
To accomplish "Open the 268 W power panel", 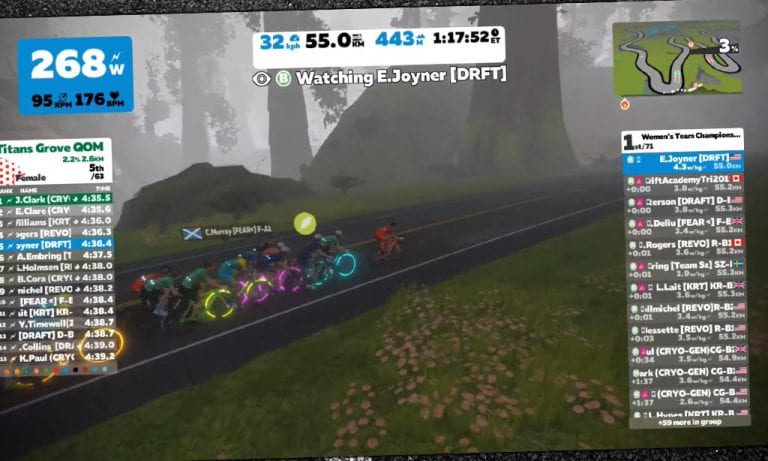I will (x=75, y=75).
